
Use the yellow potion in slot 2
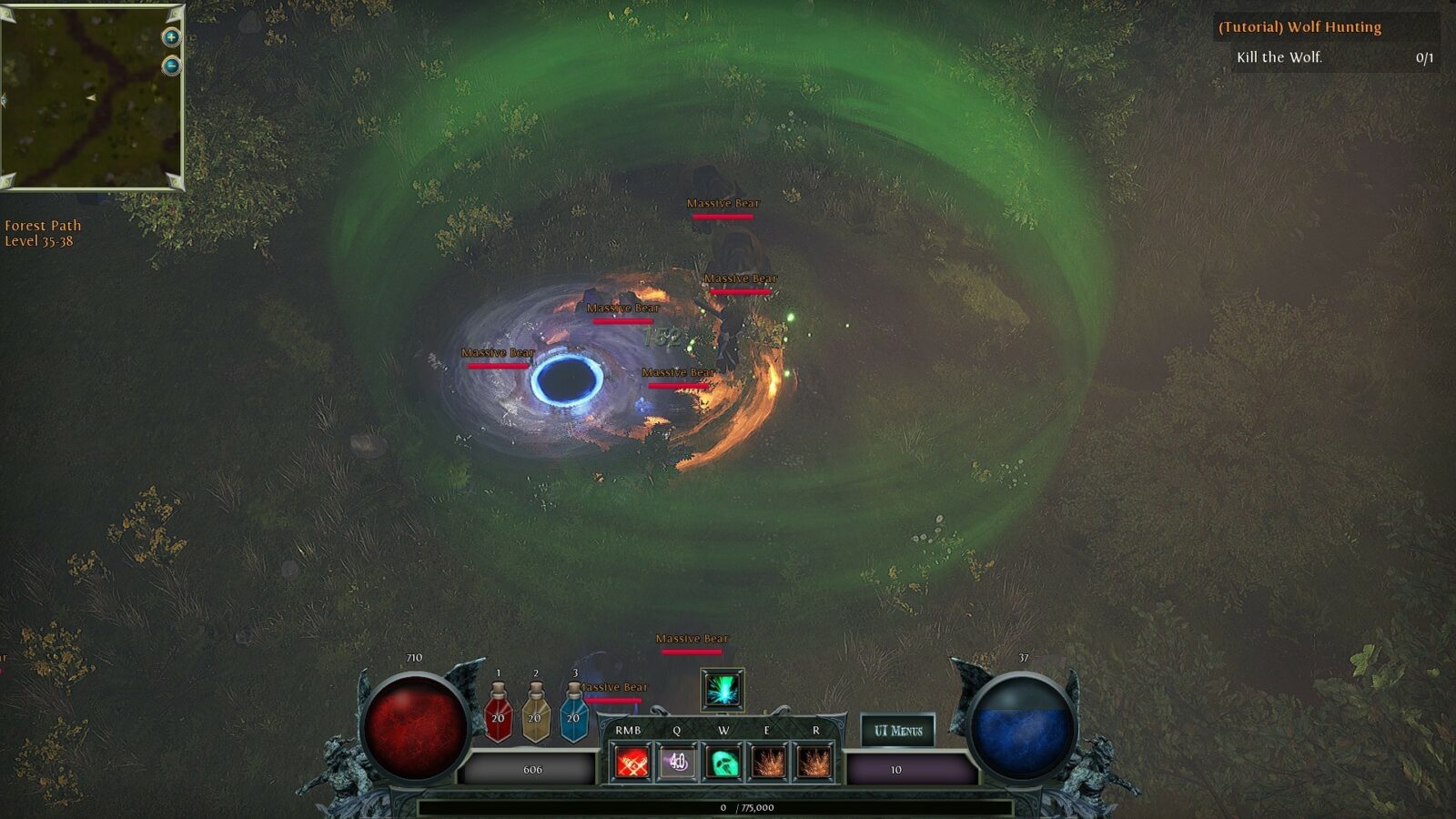[535, 714]
